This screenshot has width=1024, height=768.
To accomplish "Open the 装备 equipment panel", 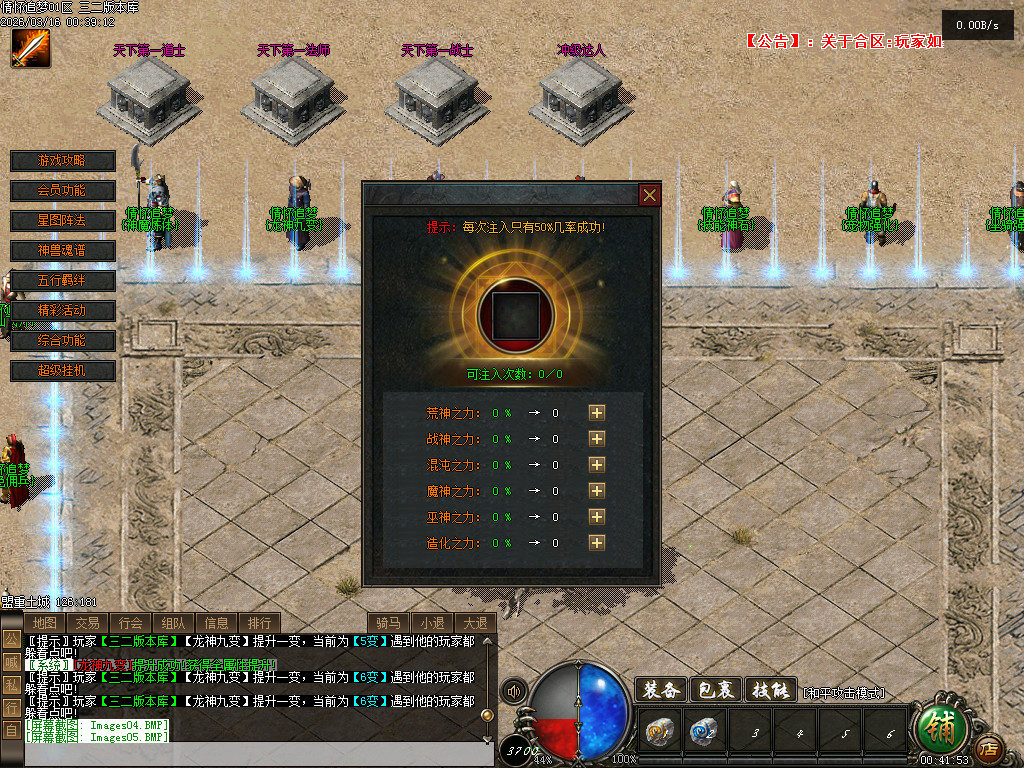I will tap(661, 690).
